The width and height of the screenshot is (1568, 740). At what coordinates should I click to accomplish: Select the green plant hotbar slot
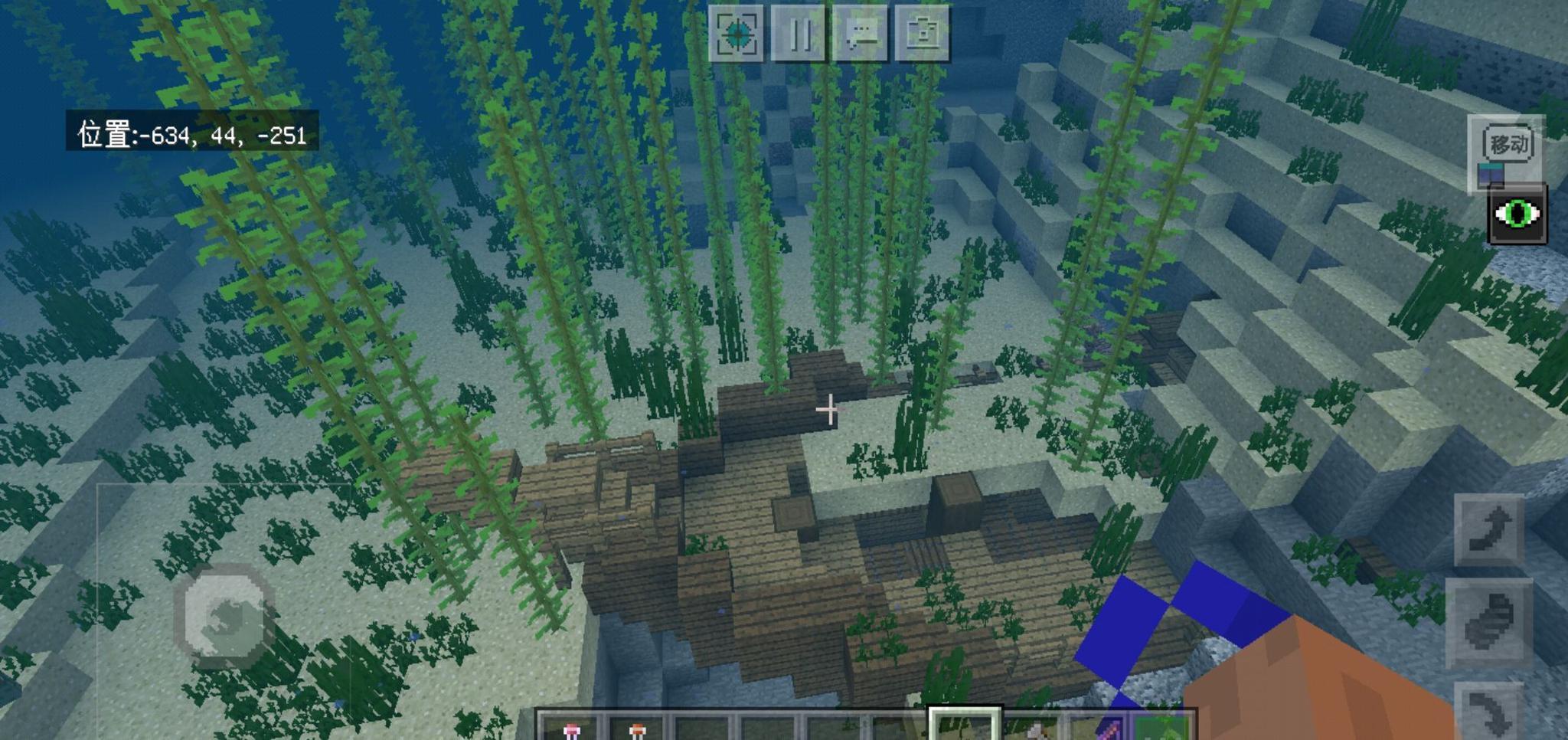click(x=1165, y=728)
